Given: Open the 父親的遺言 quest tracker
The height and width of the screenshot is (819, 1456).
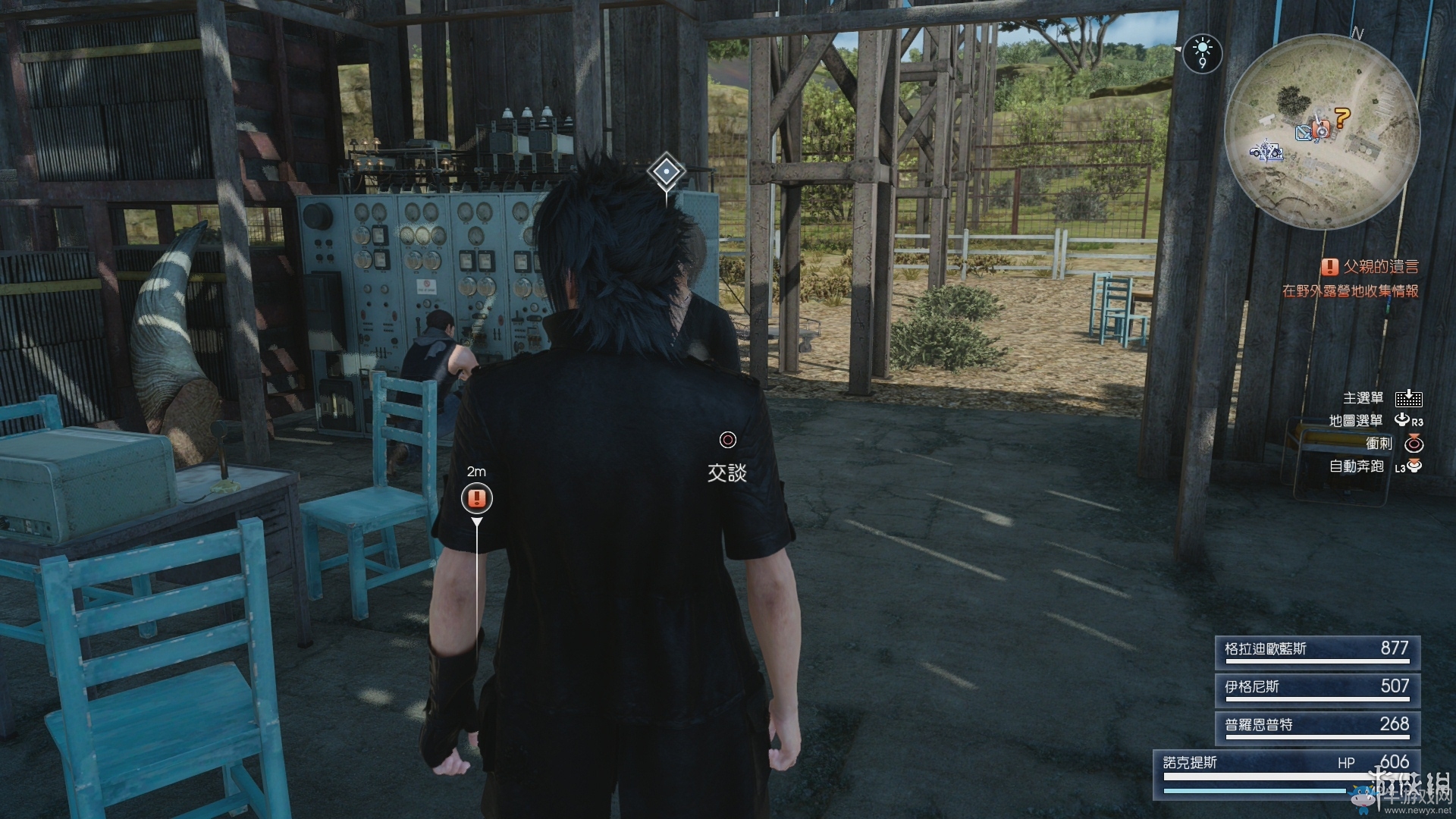Looking at the screenshot, I should tap(1373, 267).
